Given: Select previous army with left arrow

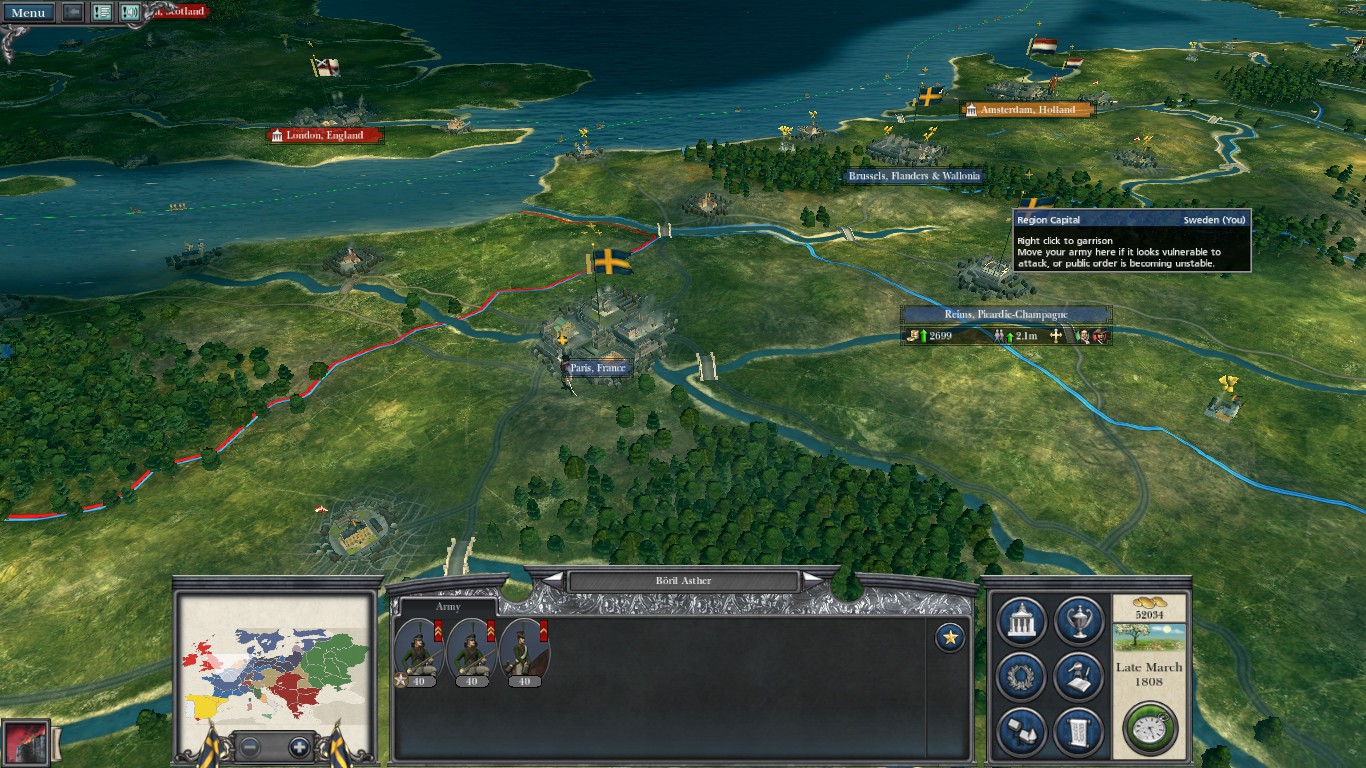Looking at the screenshot, I should pos(553,580).
